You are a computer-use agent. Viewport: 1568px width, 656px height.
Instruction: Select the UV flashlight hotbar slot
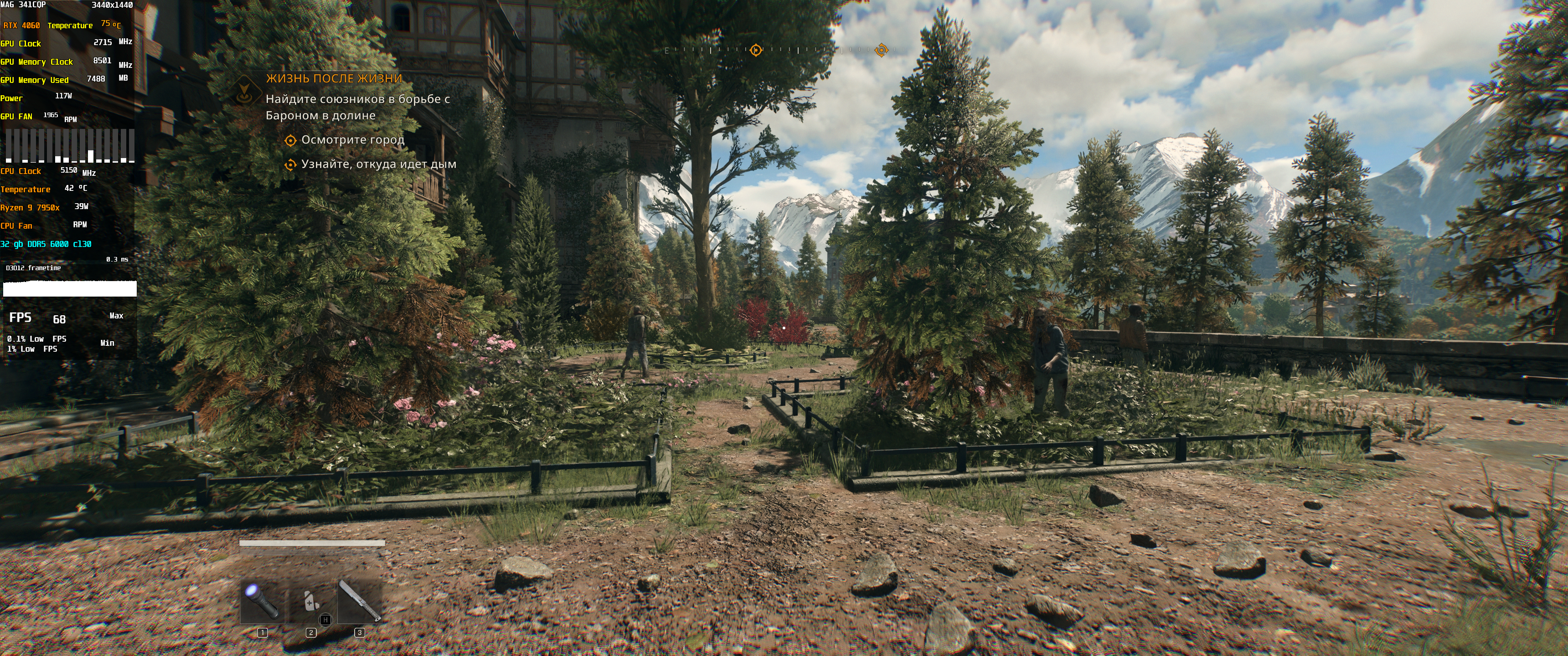pos(263,600)
